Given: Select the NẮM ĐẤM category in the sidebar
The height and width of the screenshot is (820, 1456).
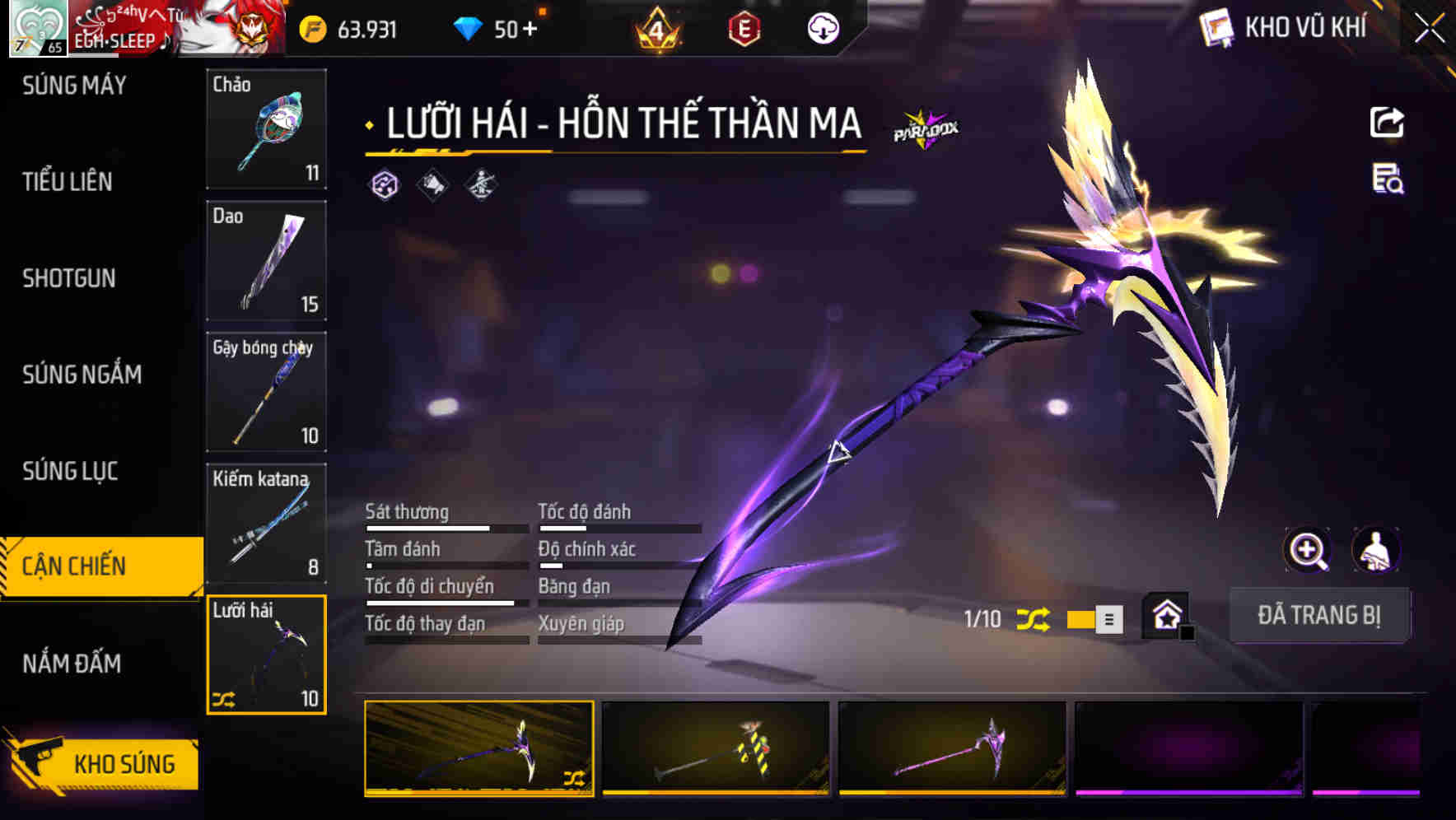Looking at the screenshot, I should (x=70, y=663).
